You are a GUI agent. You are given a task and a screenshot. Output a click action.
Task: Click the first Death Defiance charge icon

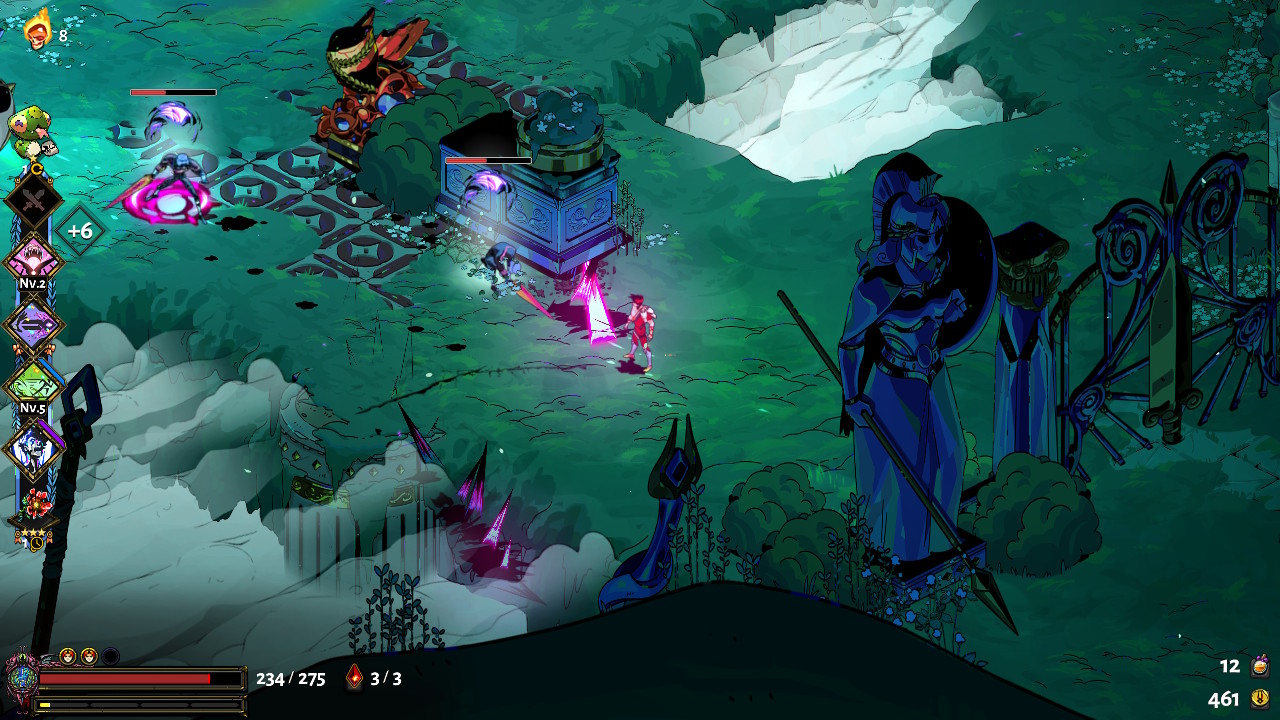(x=68, y=656)
